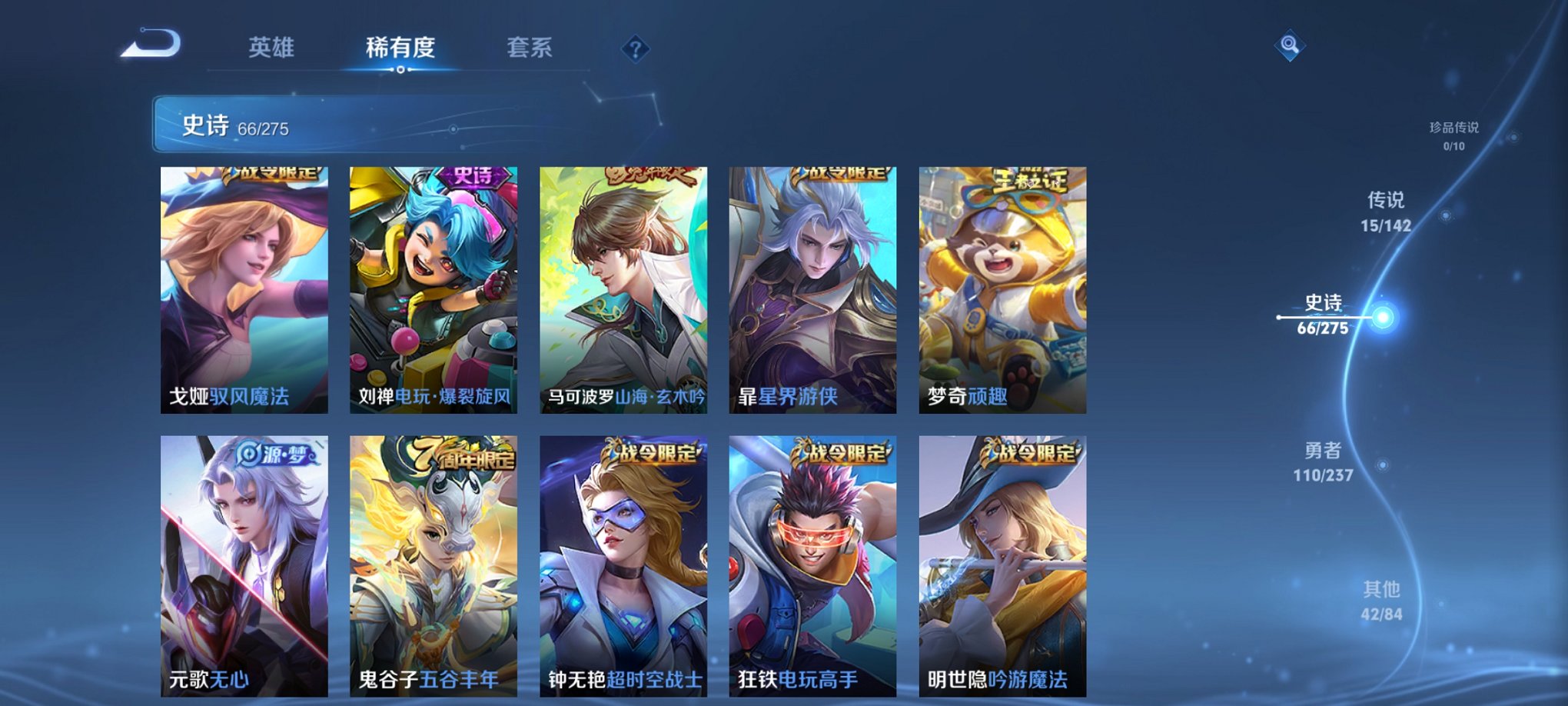Open the search magnifier icon
This screenshot has height=706, width=1568.
tap(1291, 46)
